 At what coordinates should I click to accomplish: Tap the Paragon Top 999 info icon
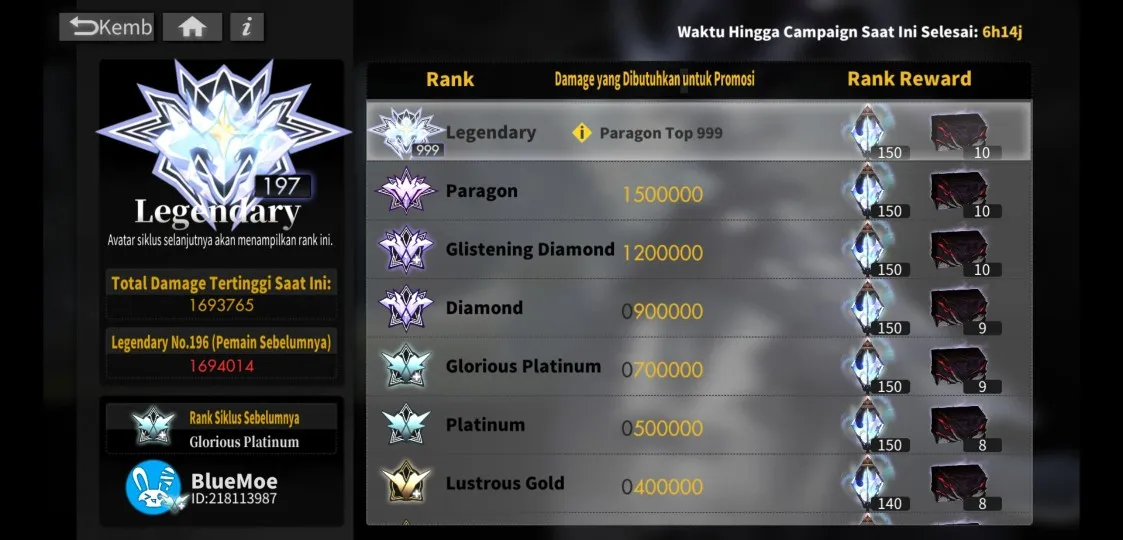[582, 133]
